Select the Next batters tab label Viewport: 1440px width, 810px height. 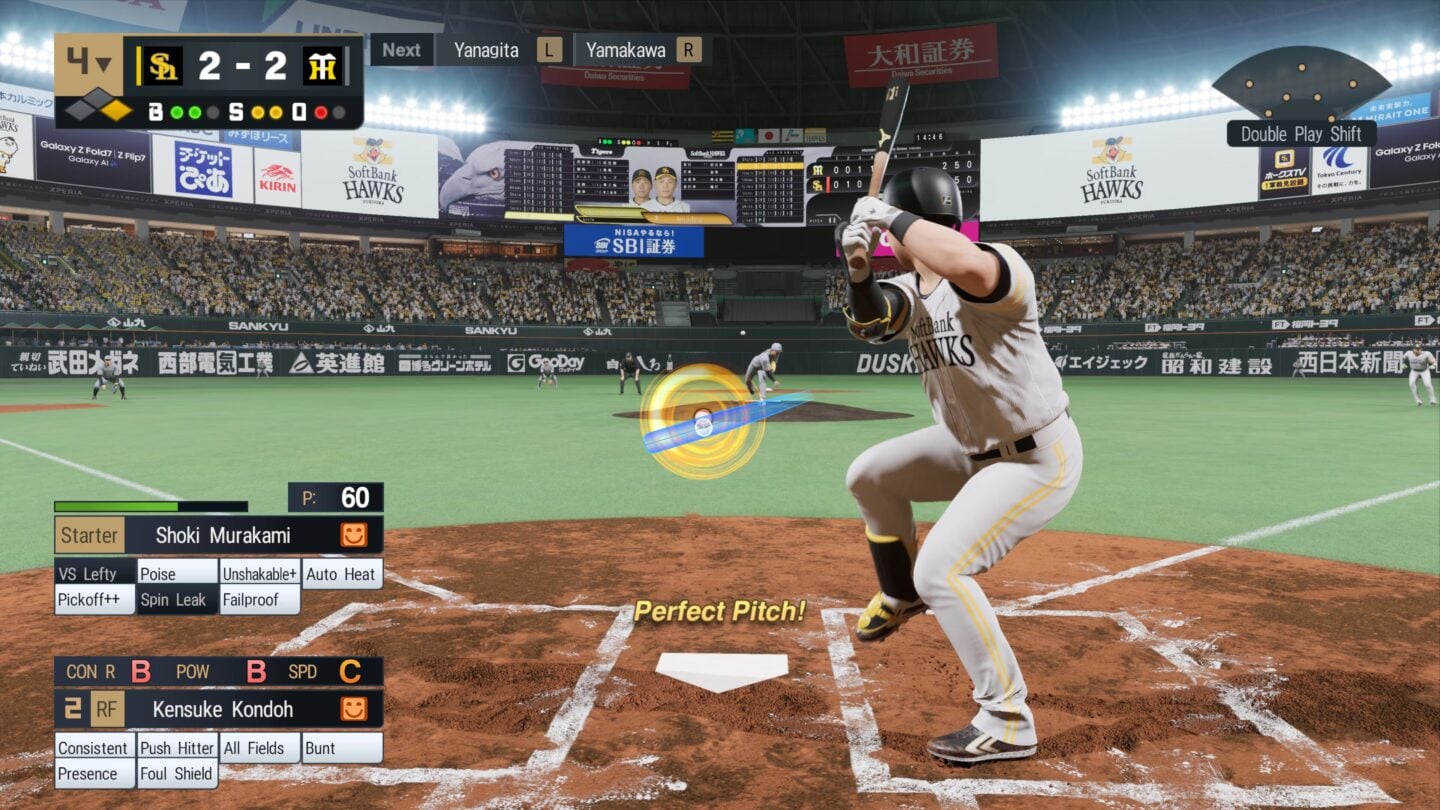coord(401,49)
